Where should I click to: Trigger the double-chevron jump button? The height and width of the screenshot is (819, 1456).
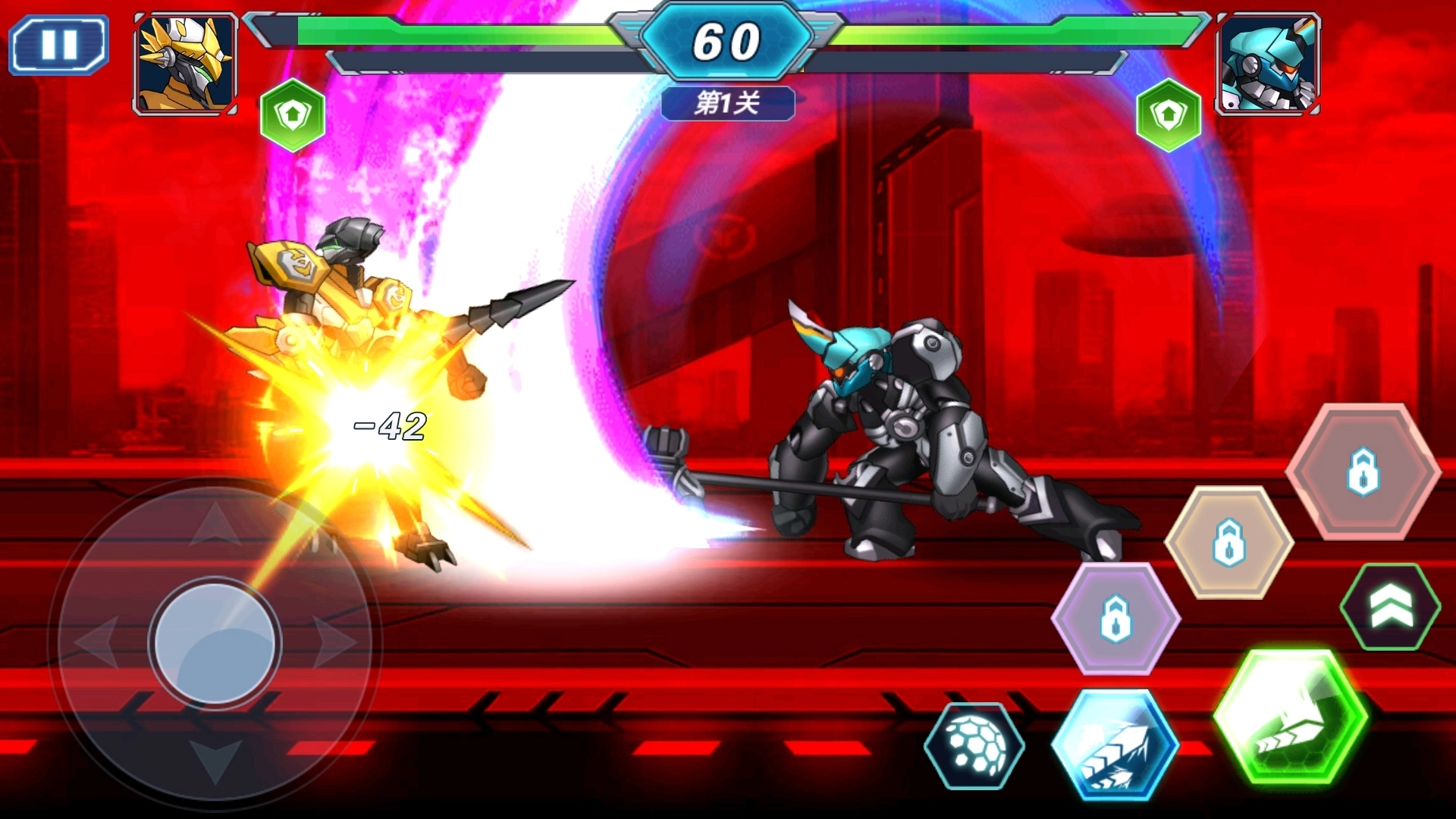click(1390, 607)
